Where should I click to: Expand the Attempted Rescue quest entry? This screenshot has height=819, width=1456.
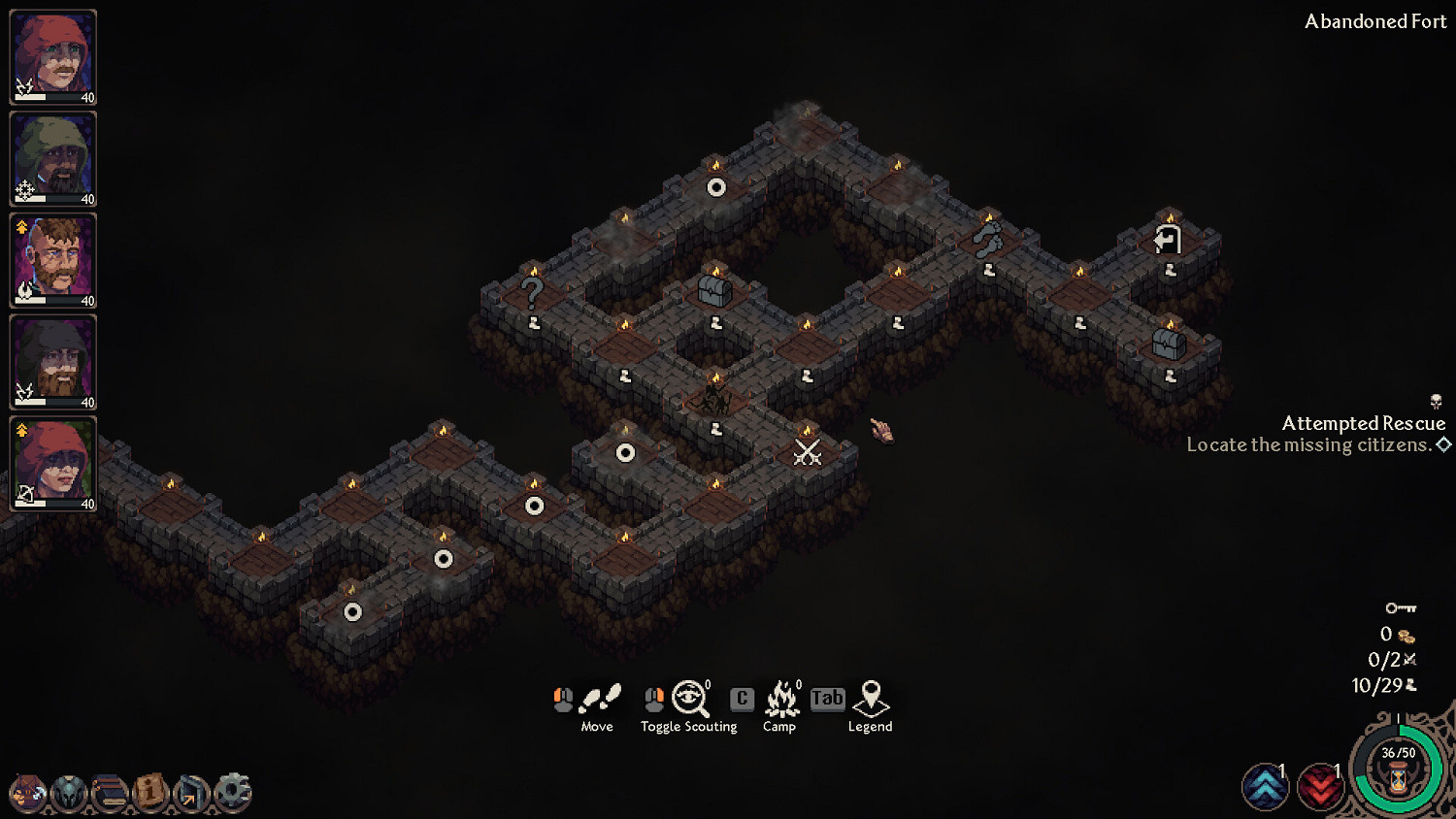point(1445,444)
